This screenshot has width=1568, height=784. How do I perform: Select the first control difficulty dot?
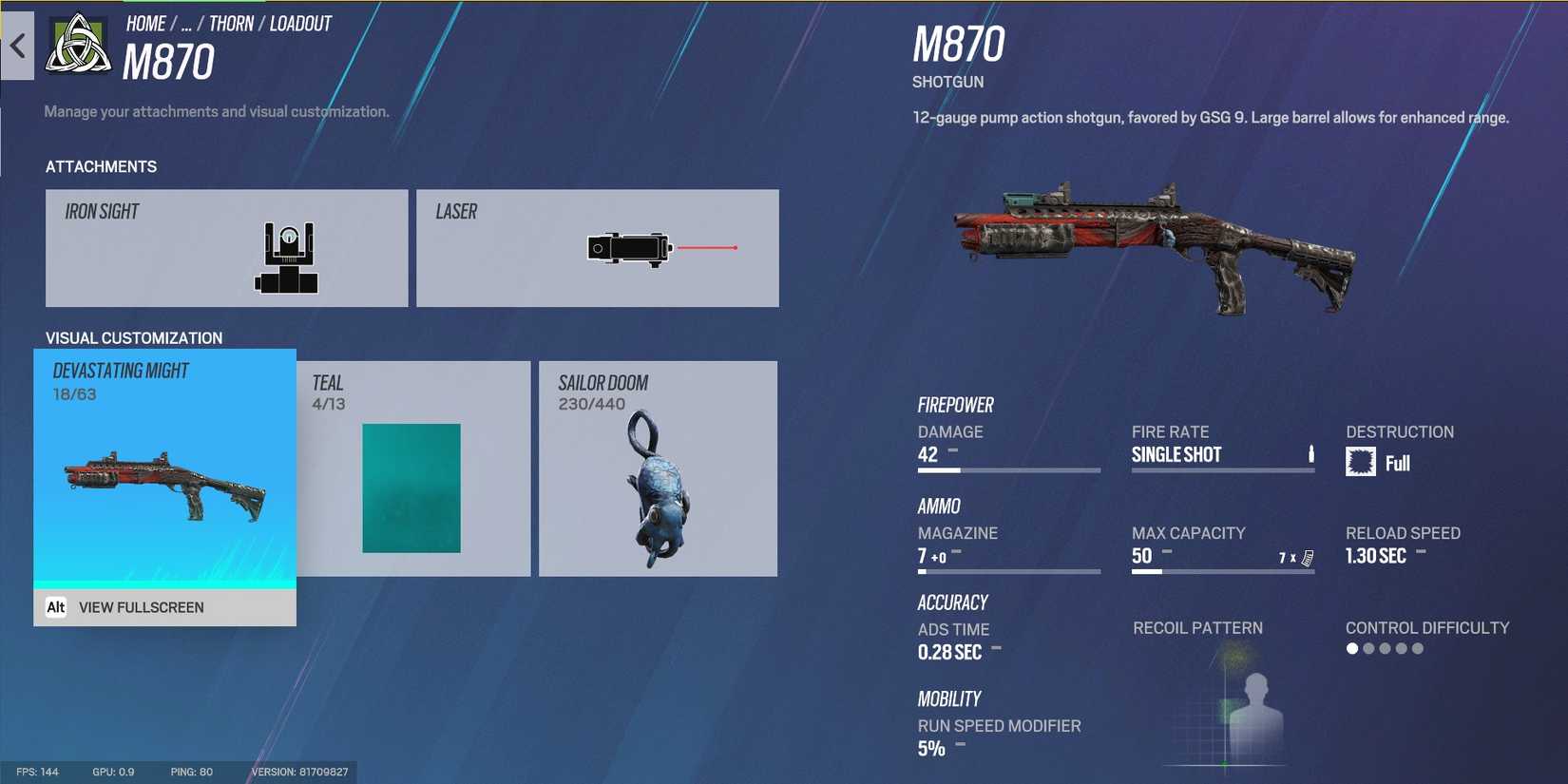point(1350,648)
